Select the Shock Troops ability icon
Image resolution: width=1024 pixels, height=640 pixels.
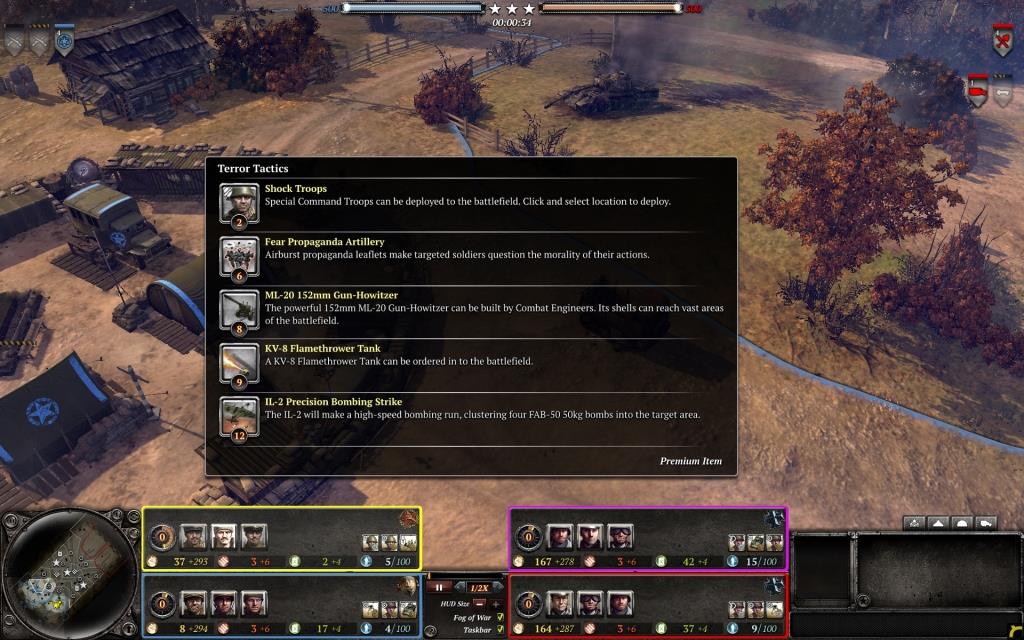pos(238,203)
